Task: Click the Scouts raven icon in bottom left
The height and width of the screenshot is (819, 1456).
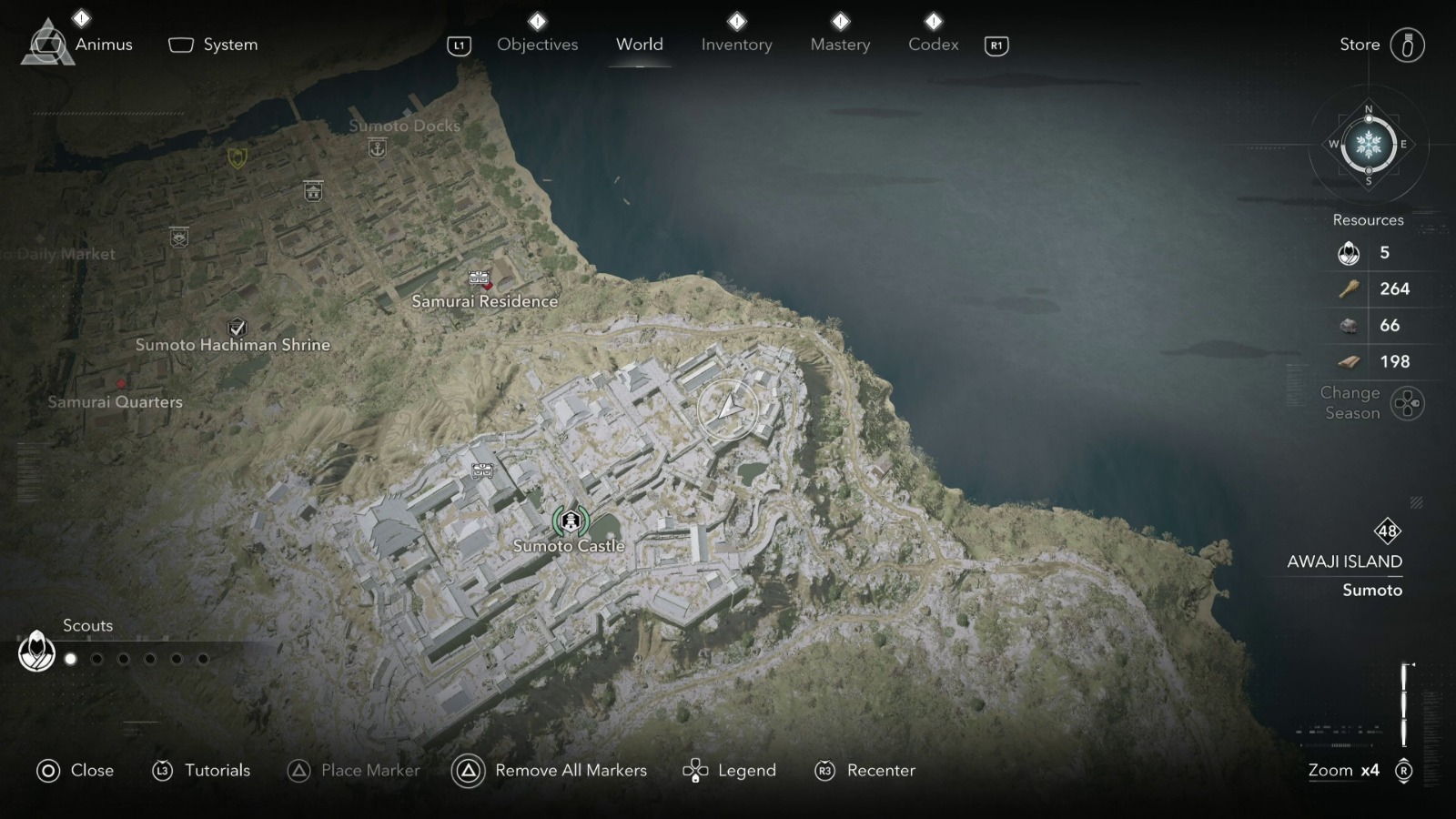Action: point(36,652)
